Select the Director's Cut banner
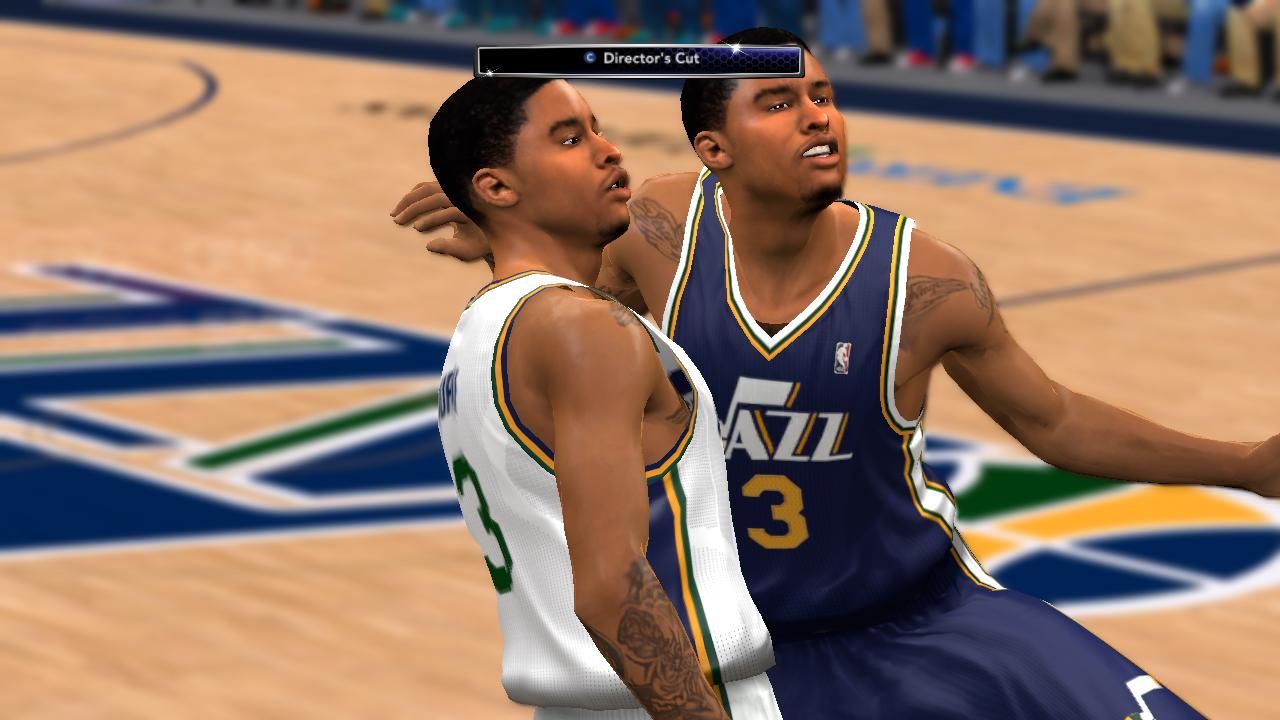Viewport: 1280px width, 720px height. [x=640, y=60]
